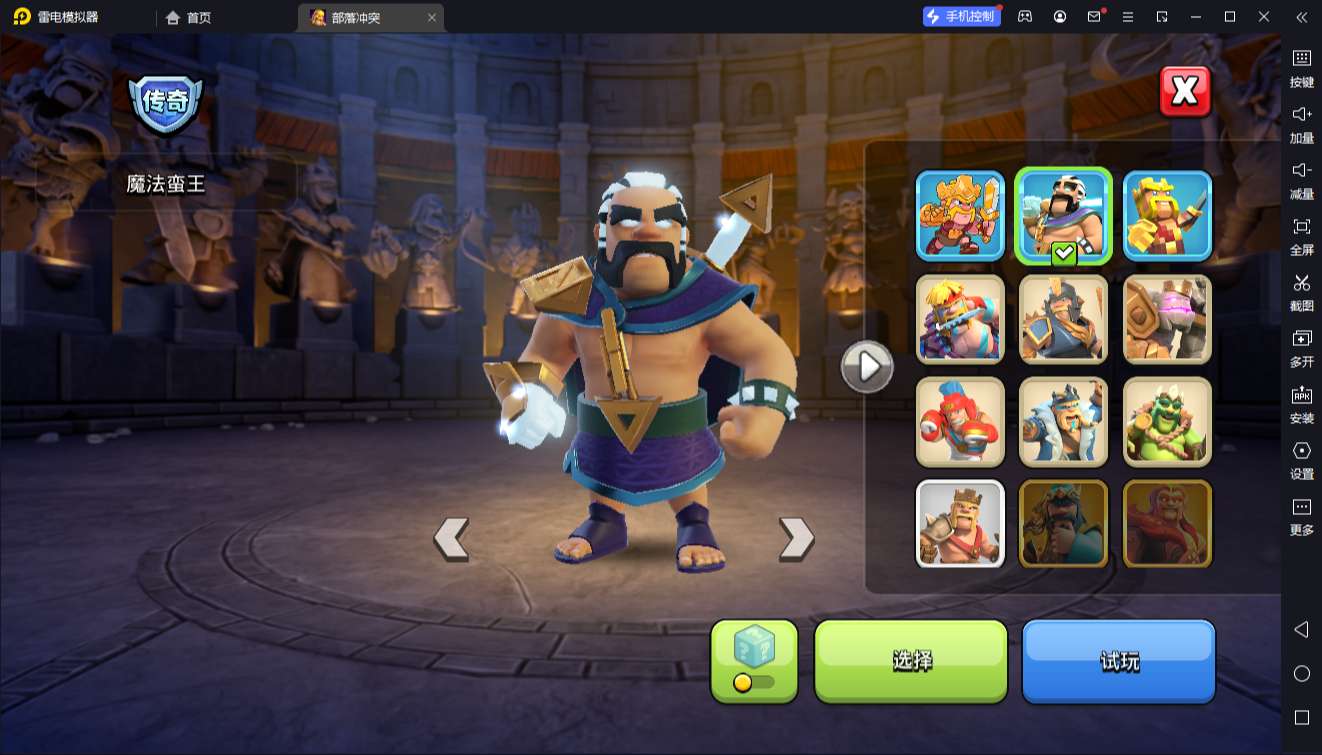Choose the dimmed red-haired king skin thumbnail
The height and width of the screenshot is (755, 1322).
[1167, 524]
